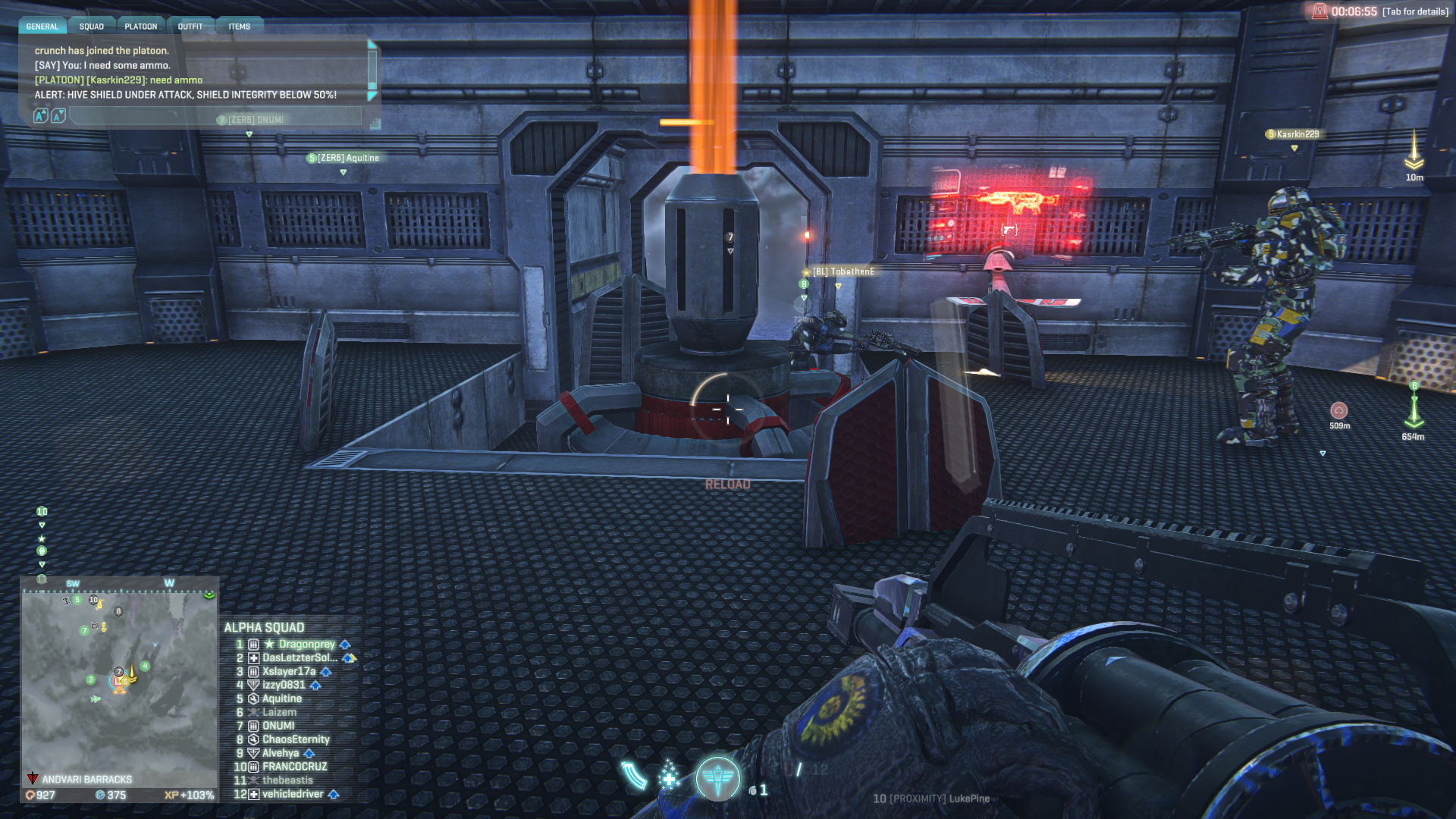1456x819 pixels.
Task: Decrease the chat font size
Action: (x=58, y=116)
